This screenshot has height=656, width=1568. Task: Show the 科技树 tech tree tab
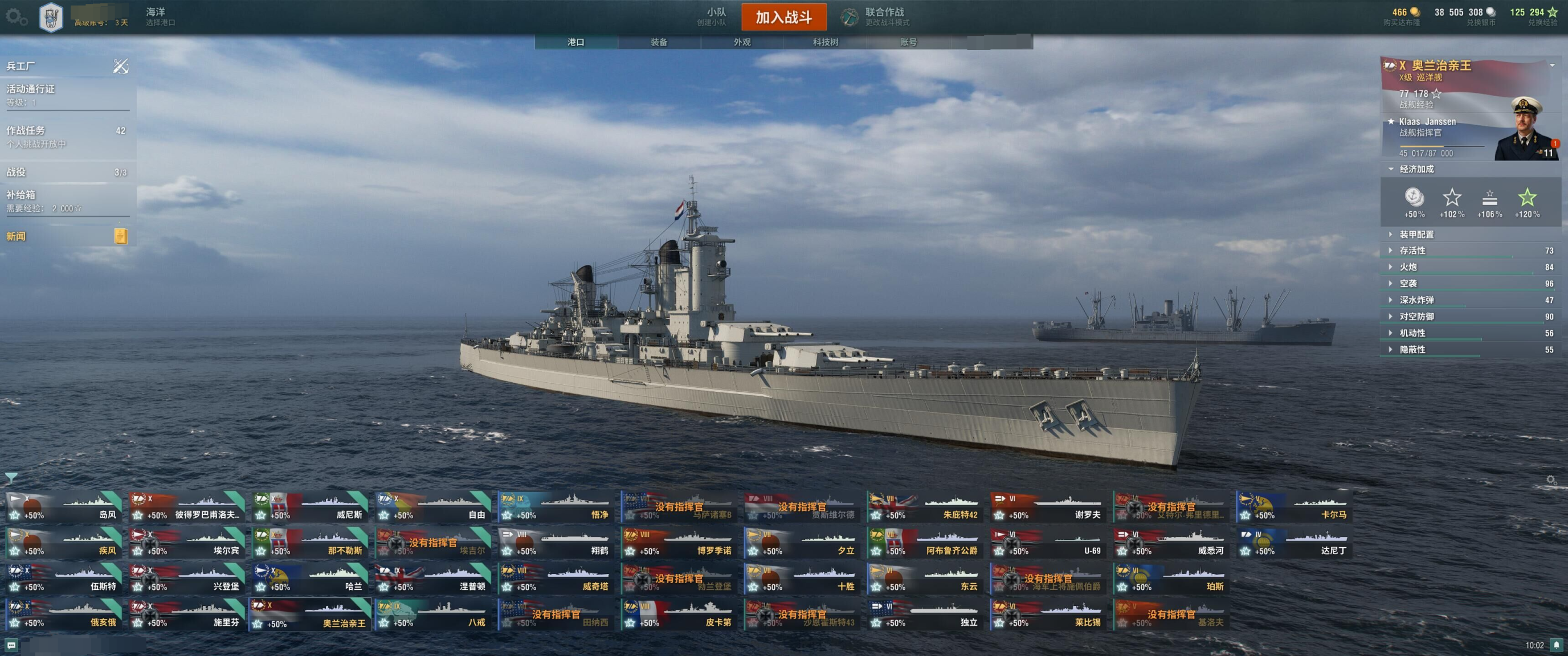[825, 42]
